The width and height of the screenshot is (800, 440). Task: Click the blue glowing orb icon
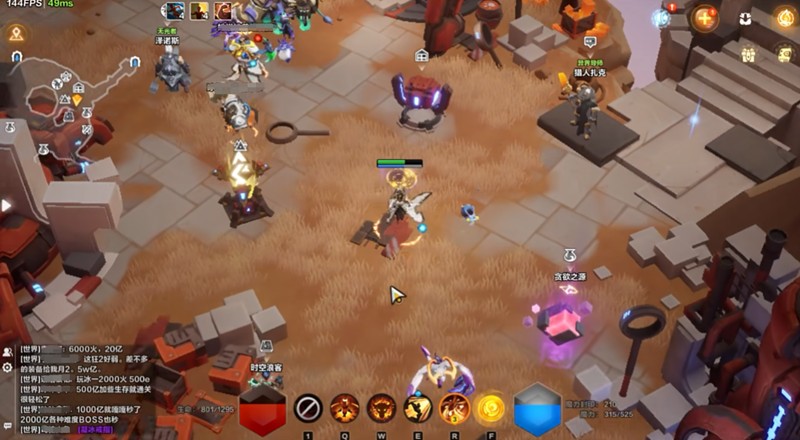[661, 18]
